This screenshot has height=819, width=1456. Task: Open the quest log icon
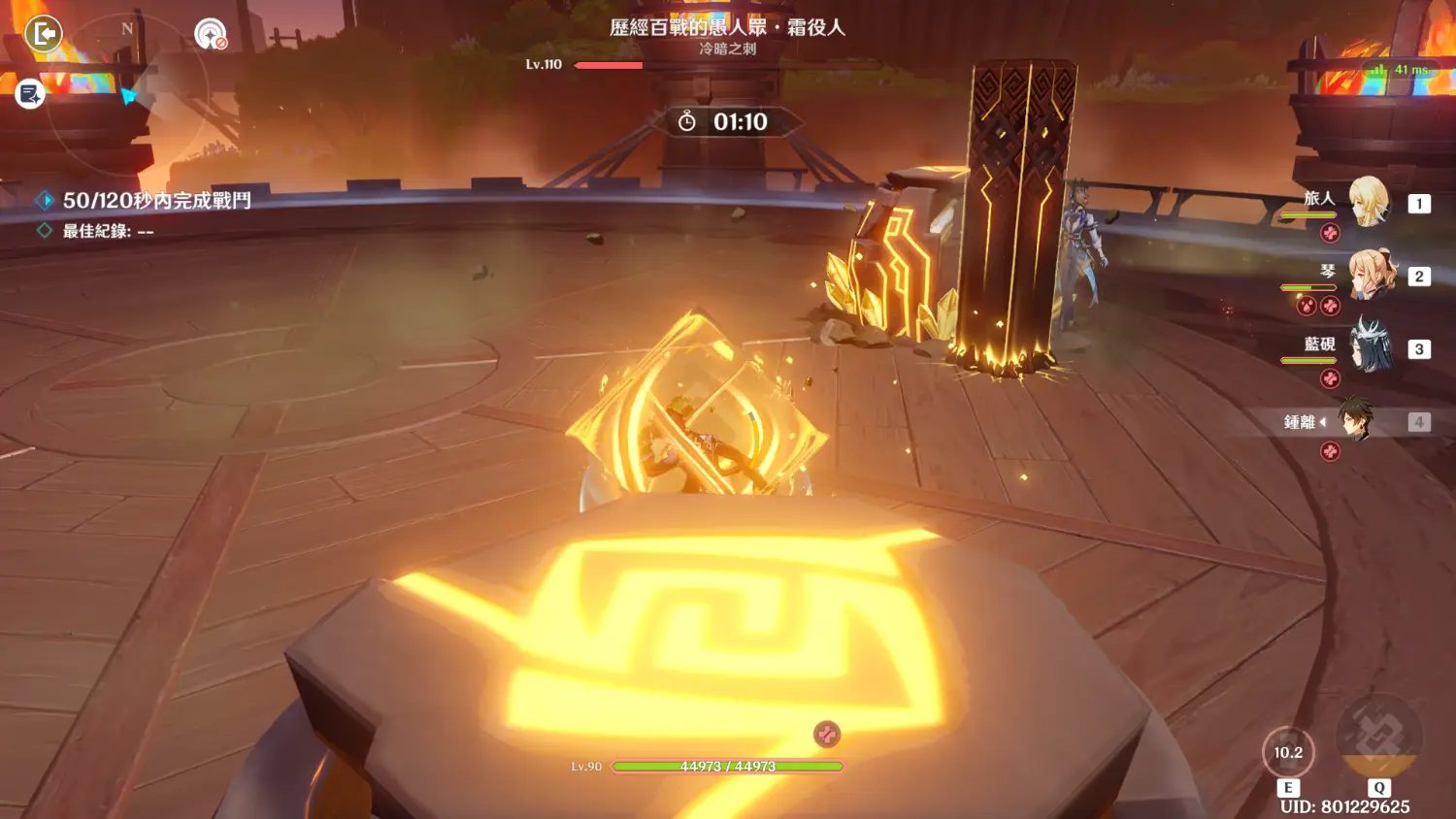click(30, 93)
